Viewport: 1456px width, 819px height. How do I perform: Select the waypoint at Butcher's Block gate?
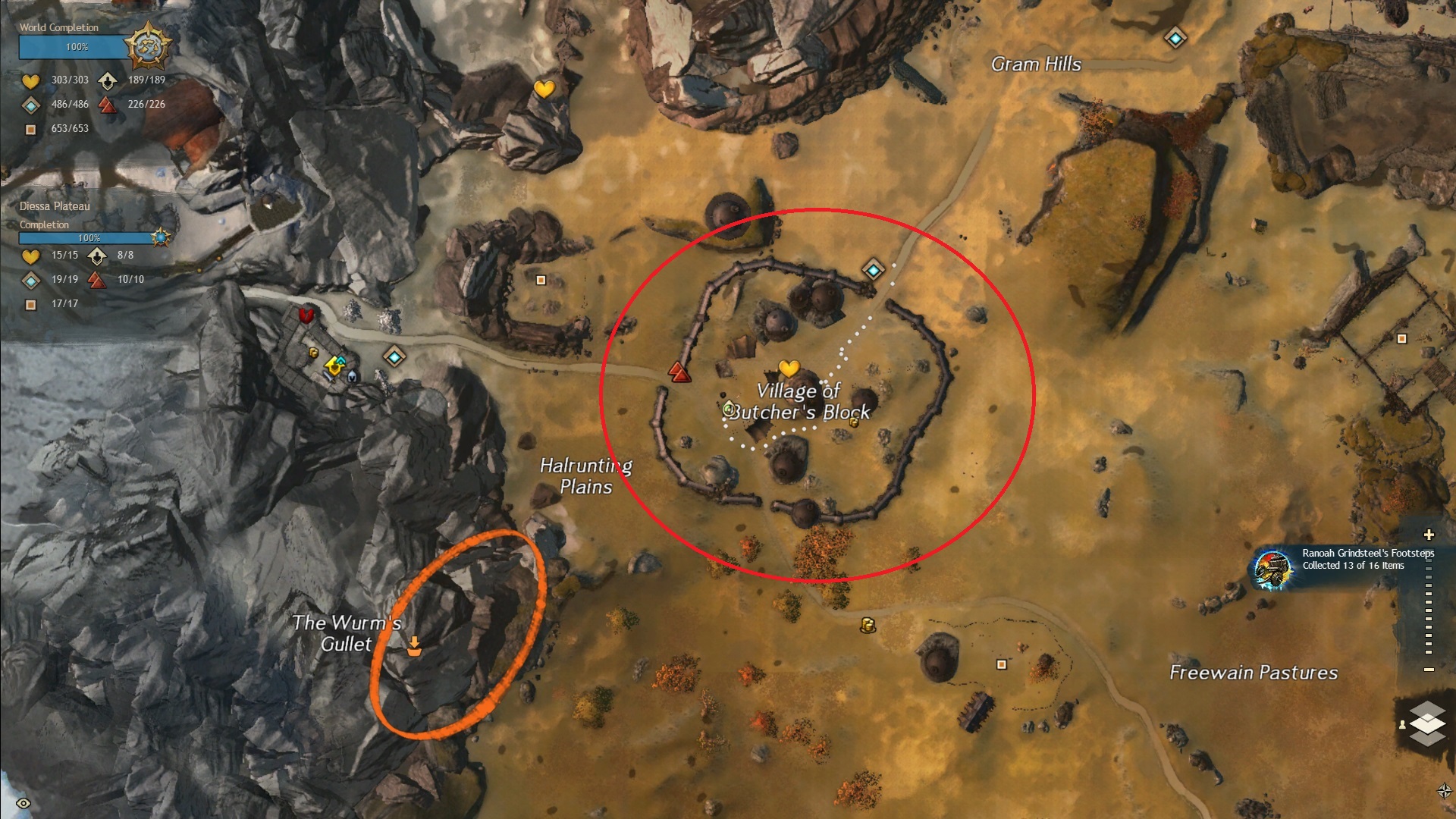tap(873, 269)
